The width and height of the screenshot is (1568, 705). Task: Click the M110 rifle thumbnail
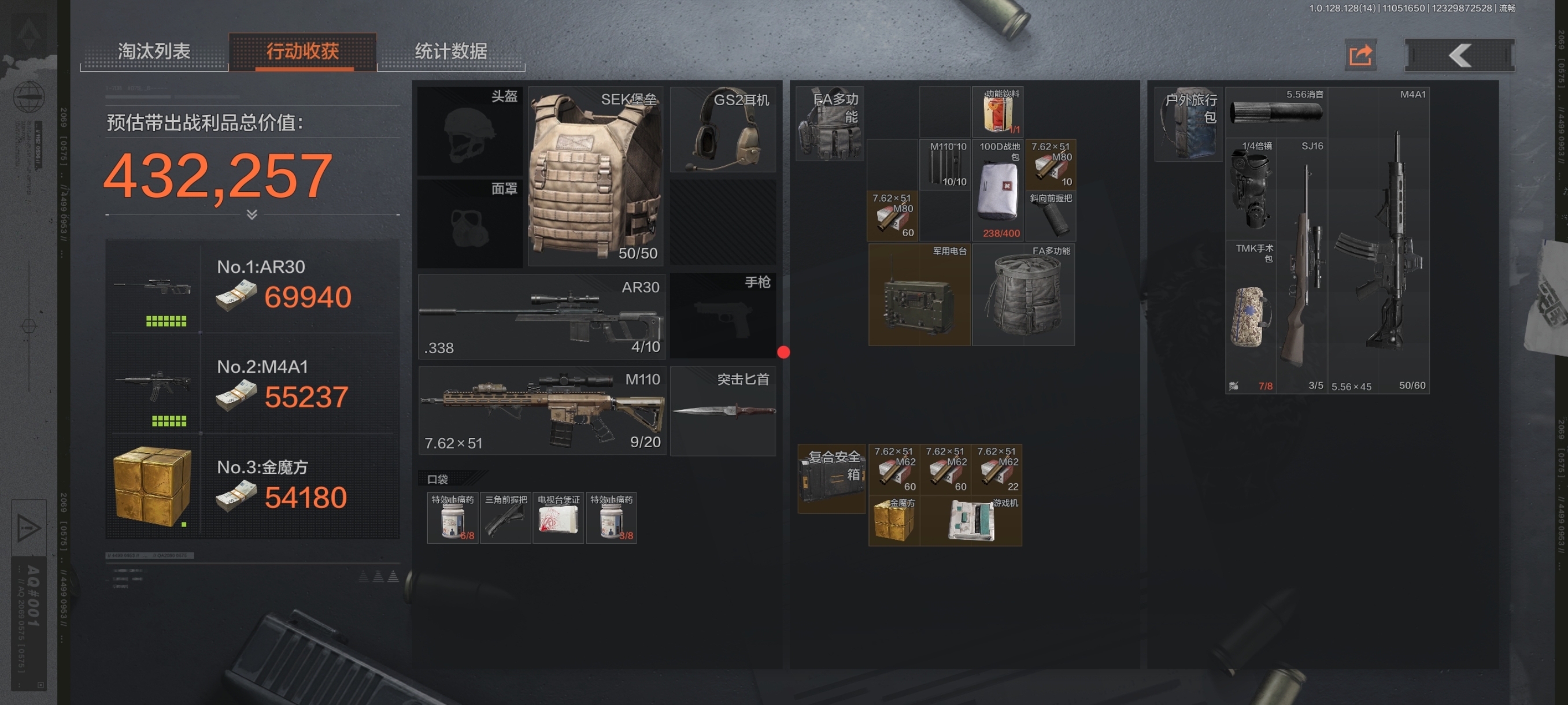(541, 407)
